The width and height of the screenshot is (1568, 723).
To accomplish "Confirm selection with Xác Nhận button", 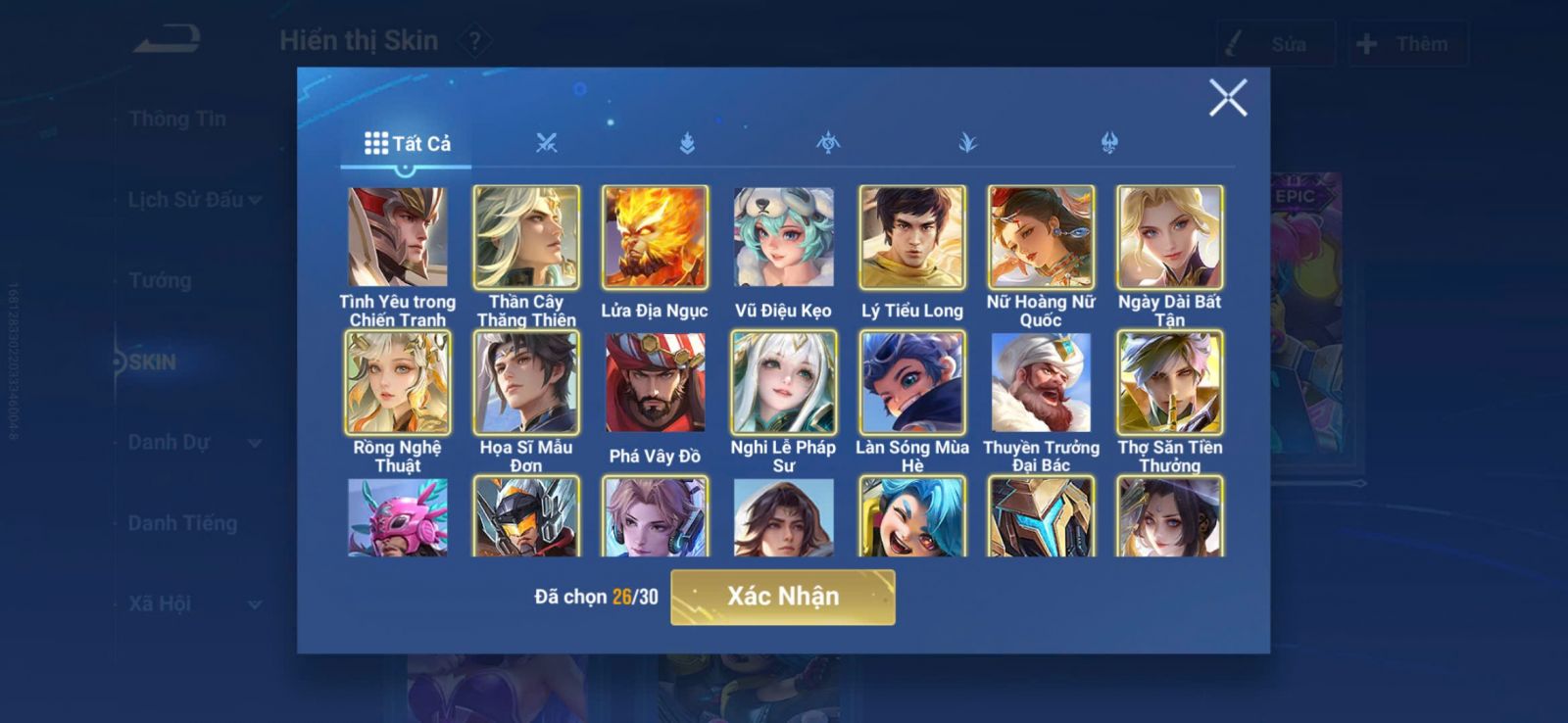I will click(x=782, y=597).
